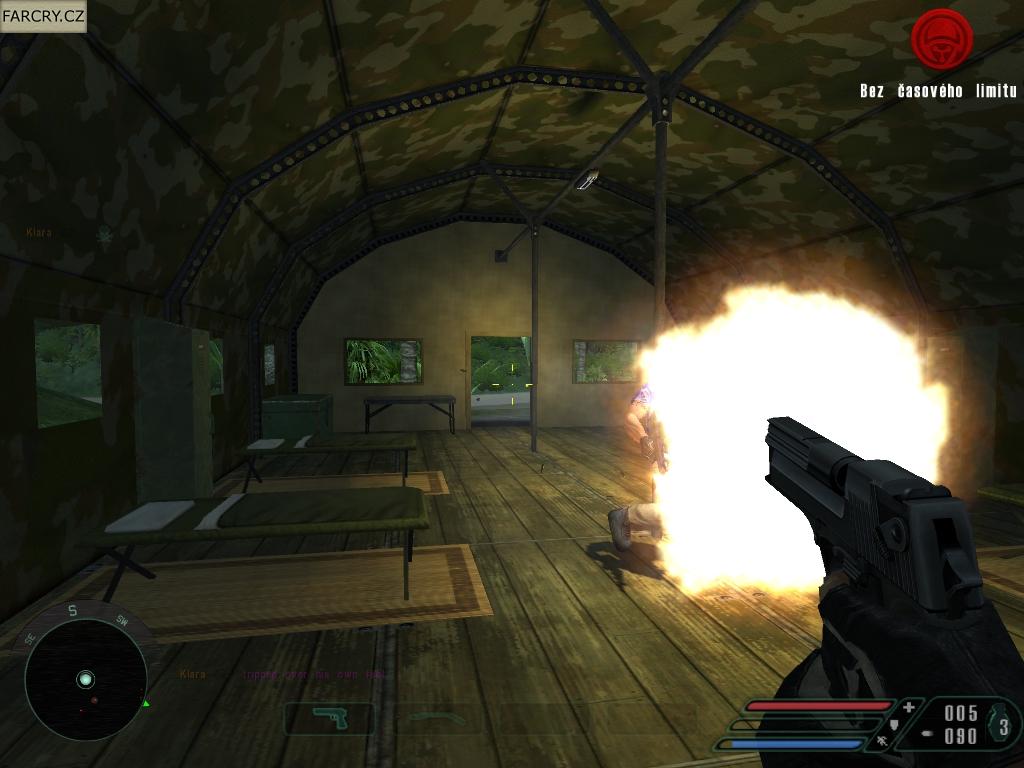Screen dimensions: 1024x768
Task: Click the compass heading strip above the radar
Action: click(x=73, y=611)
